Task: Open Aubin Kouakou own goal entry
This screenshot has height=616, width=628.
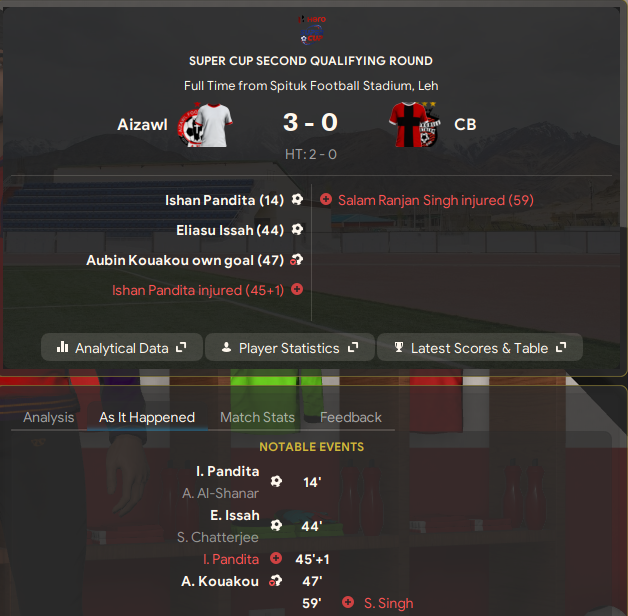Action: [x=185, y=260]
